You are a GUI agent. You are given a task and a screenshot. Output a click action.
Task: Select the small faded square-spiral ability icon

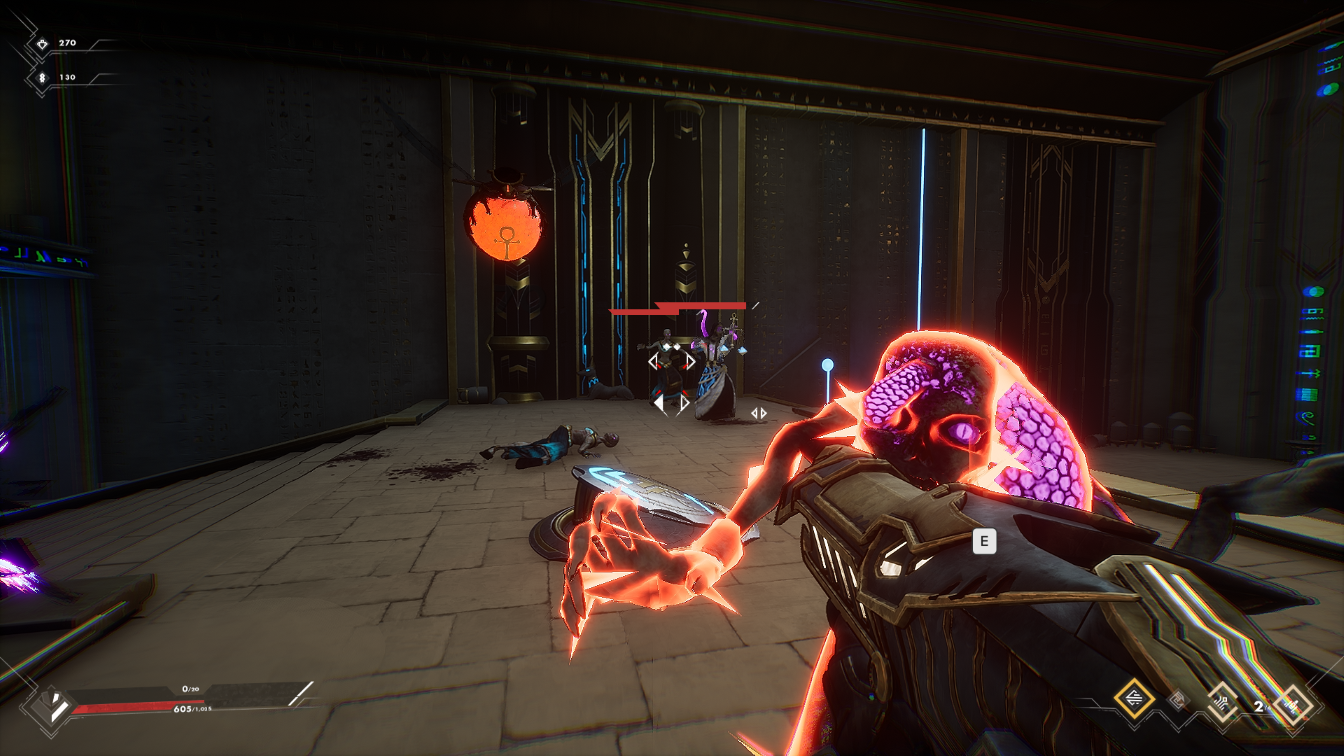pyautogui.click(x=1178, y=700)
